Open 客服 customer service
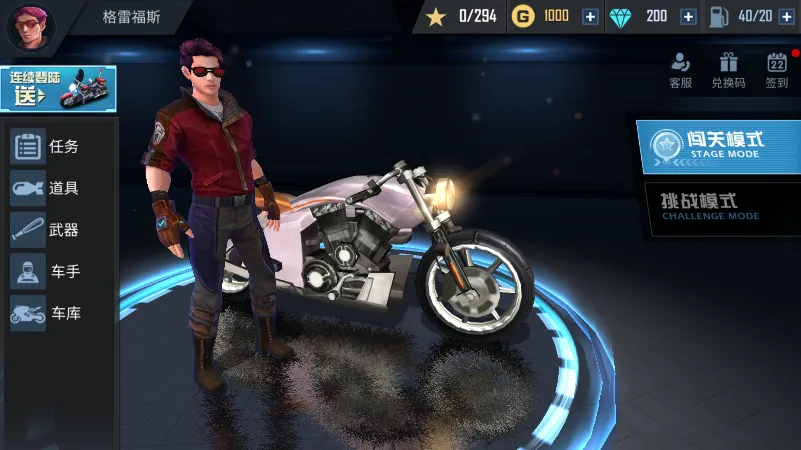 click(x=681, y=70)
